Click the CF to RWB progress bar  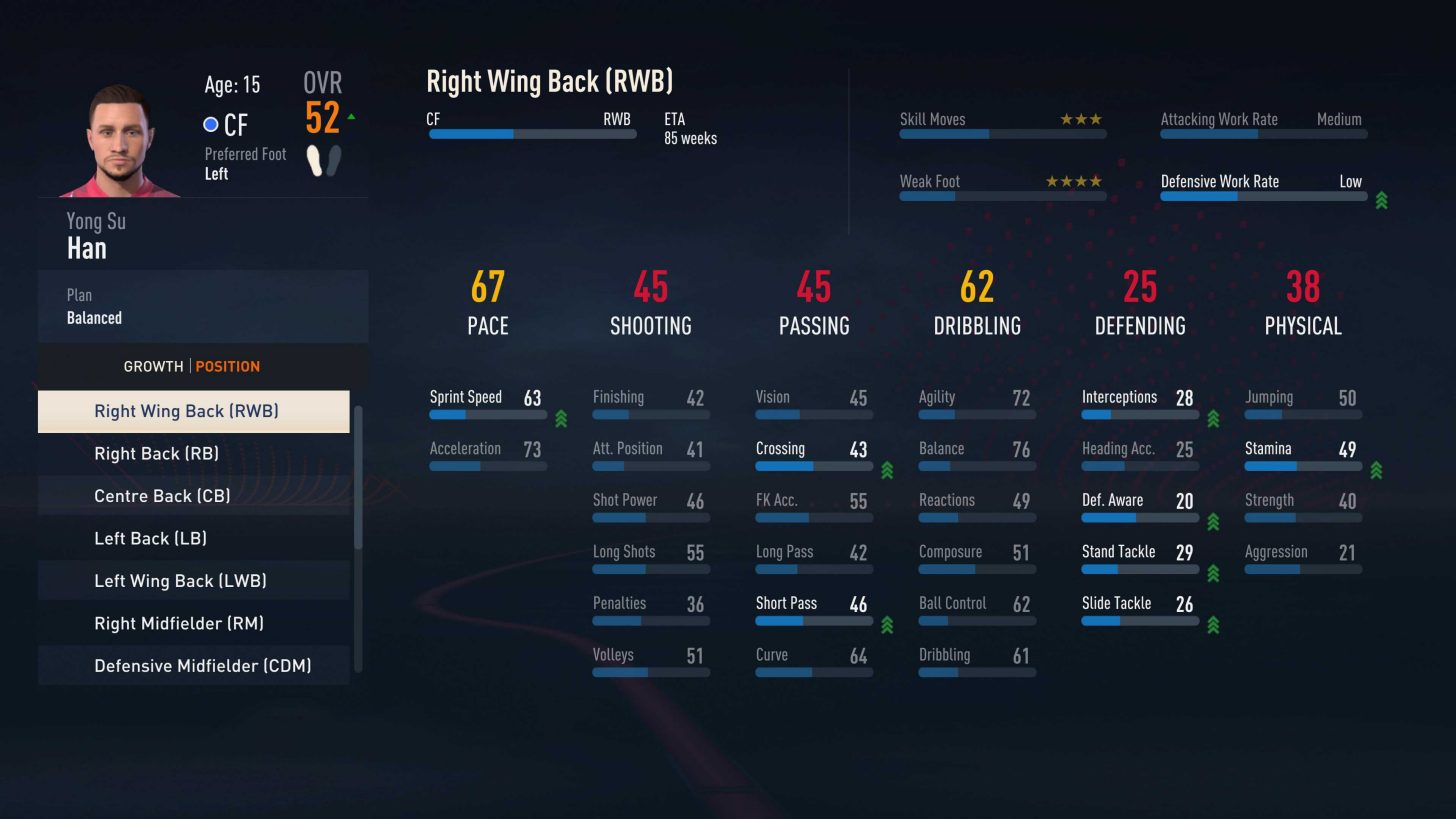(x=530, y=134)
